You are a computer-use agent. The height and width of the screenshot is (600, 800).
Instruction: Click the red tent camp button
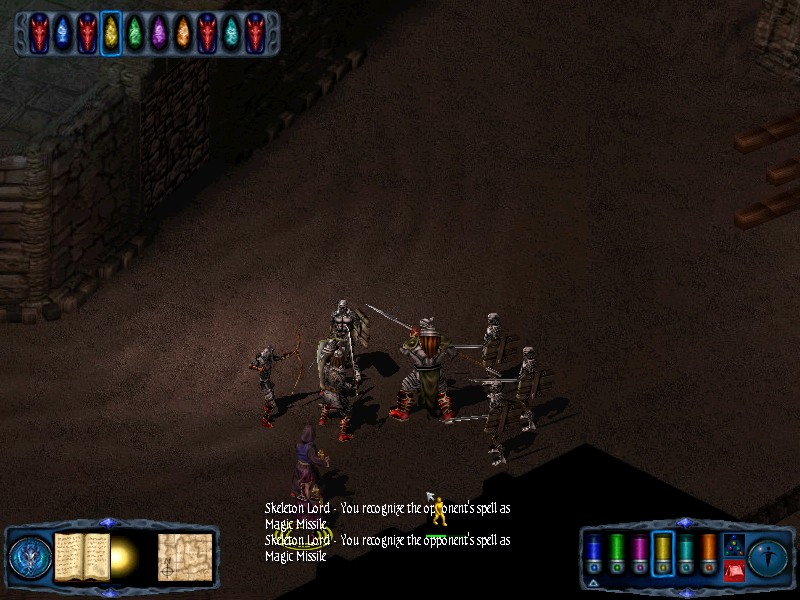[733, 571]
